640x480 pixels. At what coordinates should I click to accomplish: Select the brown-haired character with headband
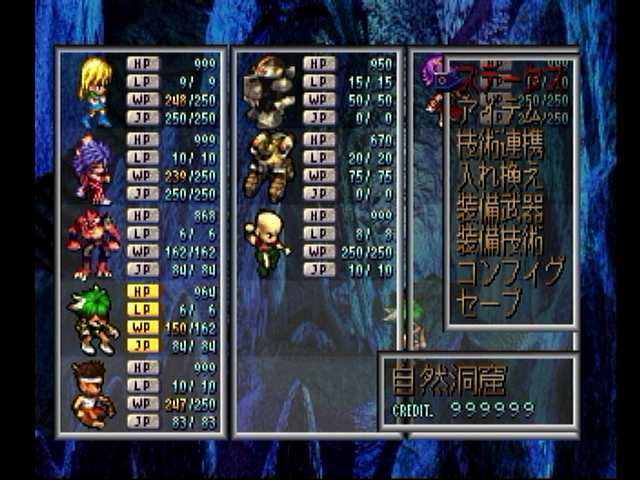(x=93, y=394)
